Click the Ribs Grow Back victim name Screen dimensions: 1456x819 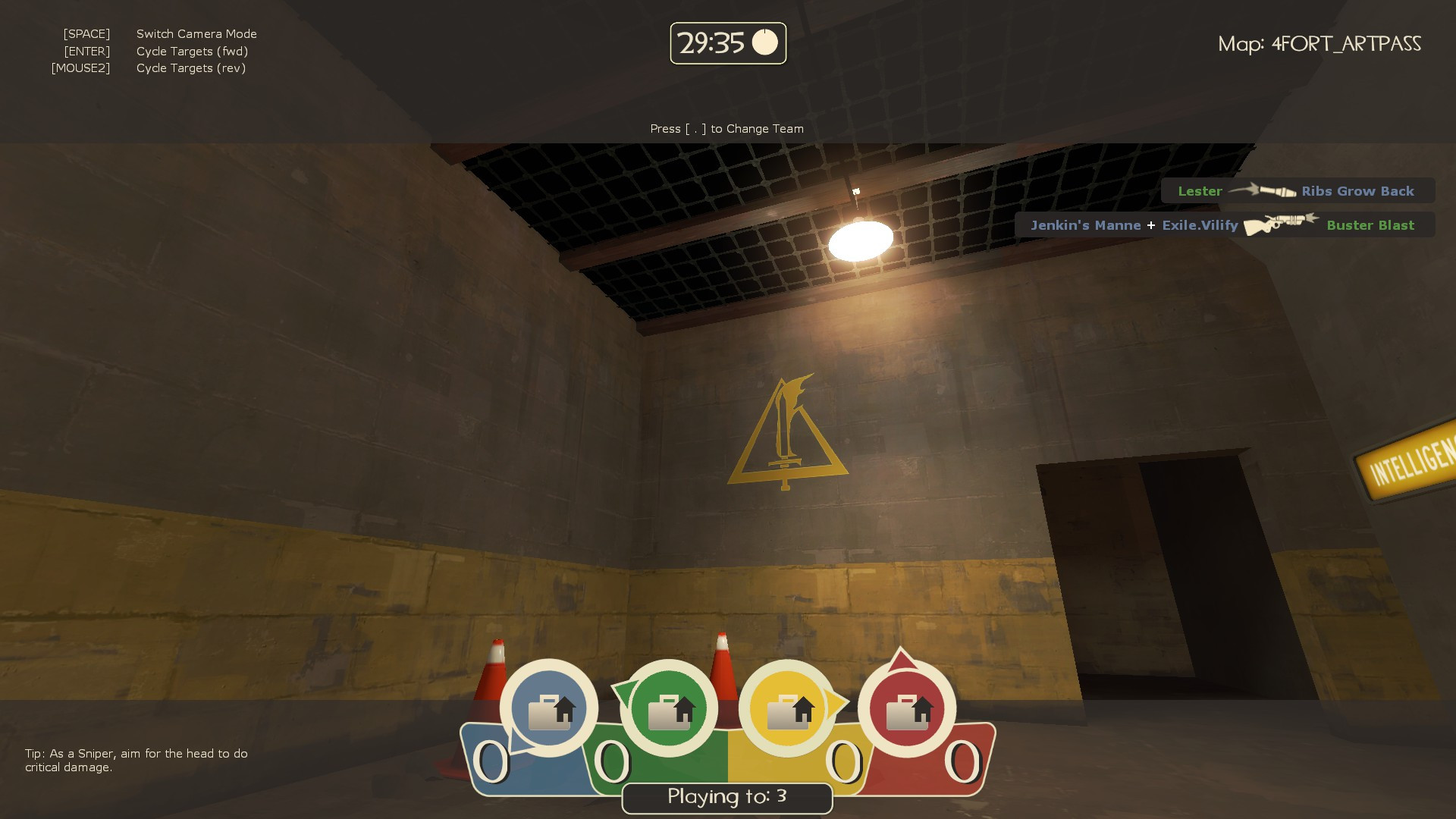click(1357, 190)
